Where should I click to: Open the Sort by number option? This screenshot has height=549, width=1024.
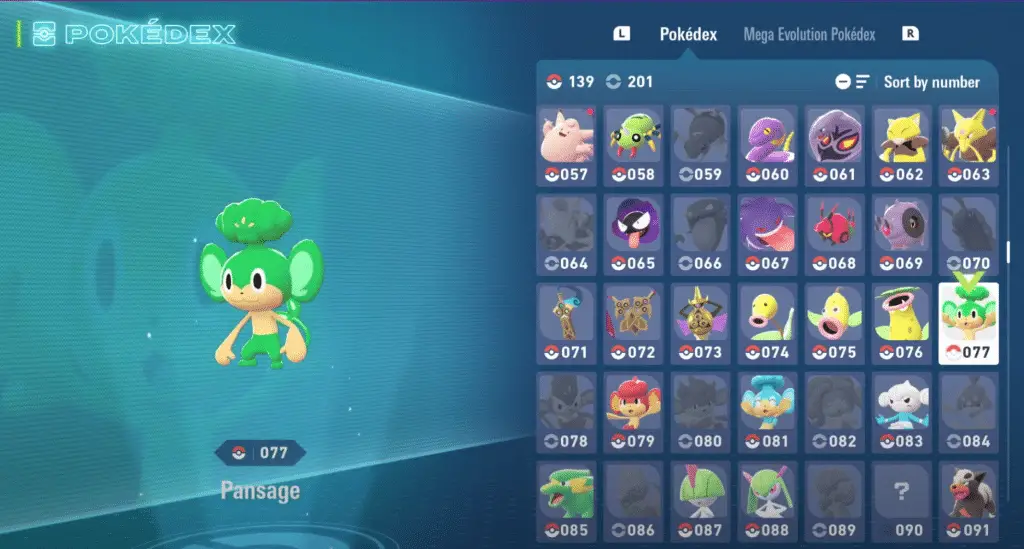931,82
